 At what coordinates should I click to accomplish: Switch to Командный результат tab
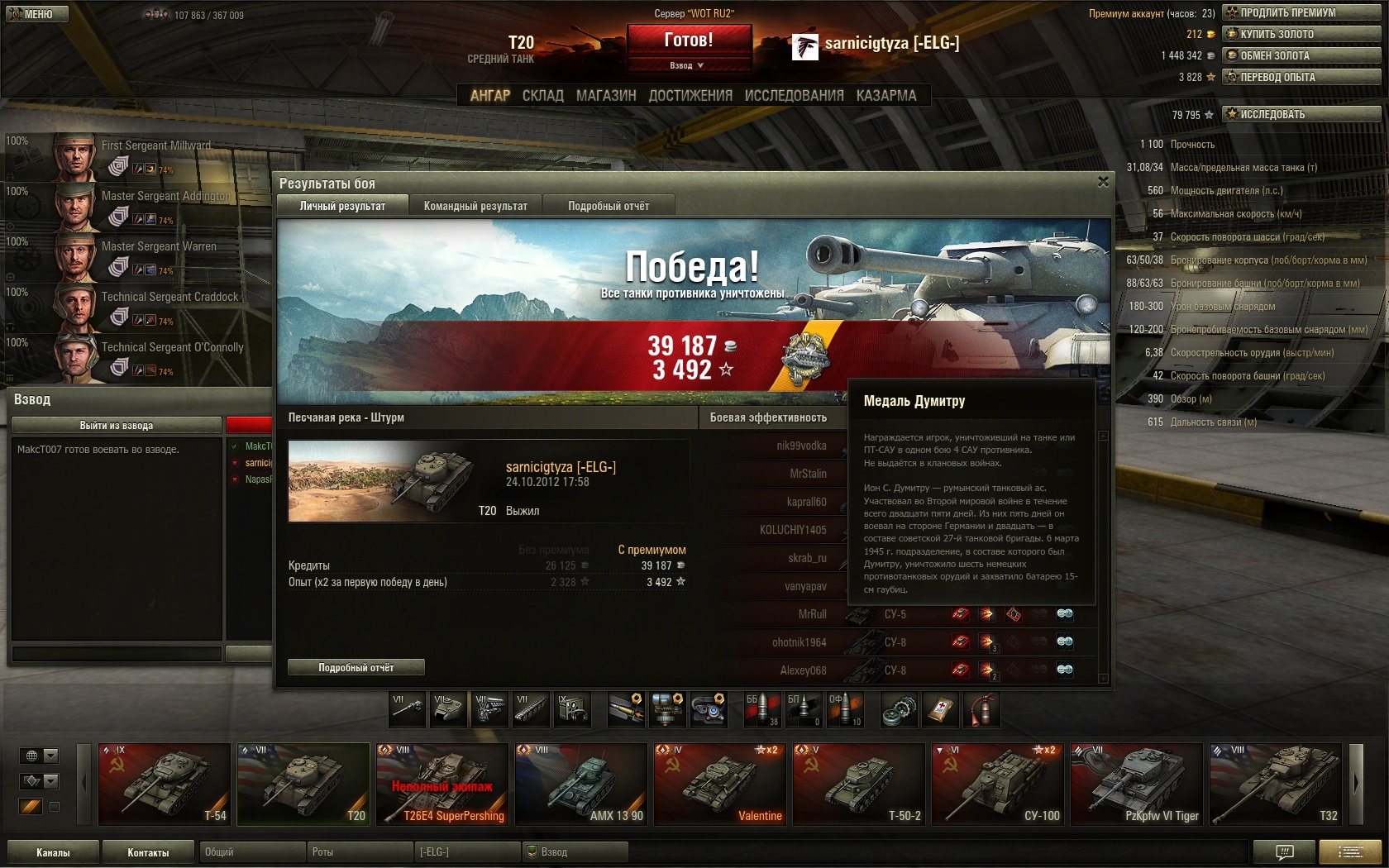tap(475, 206)
